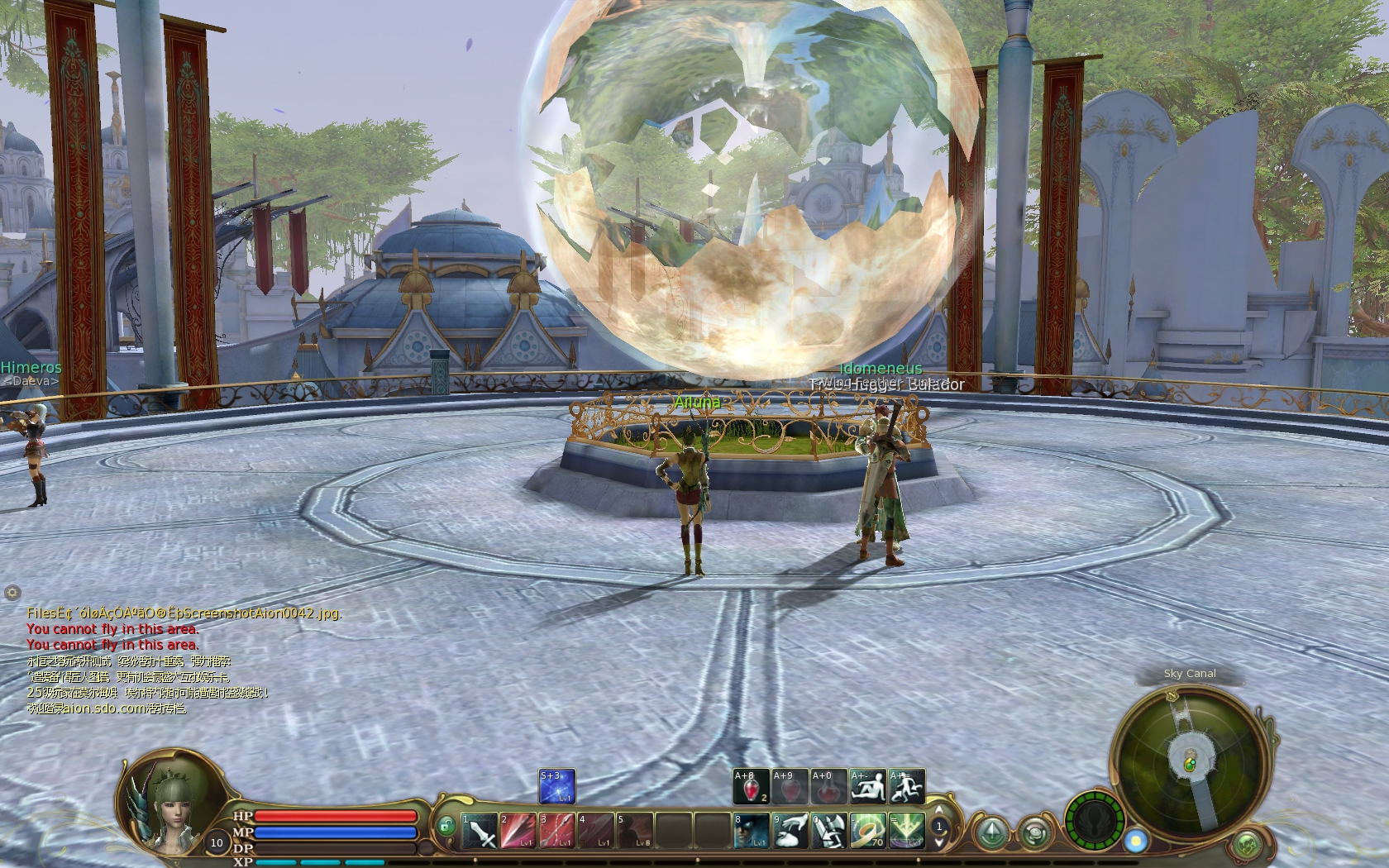Click the Sky Canal minimap

pos(1189,761)
